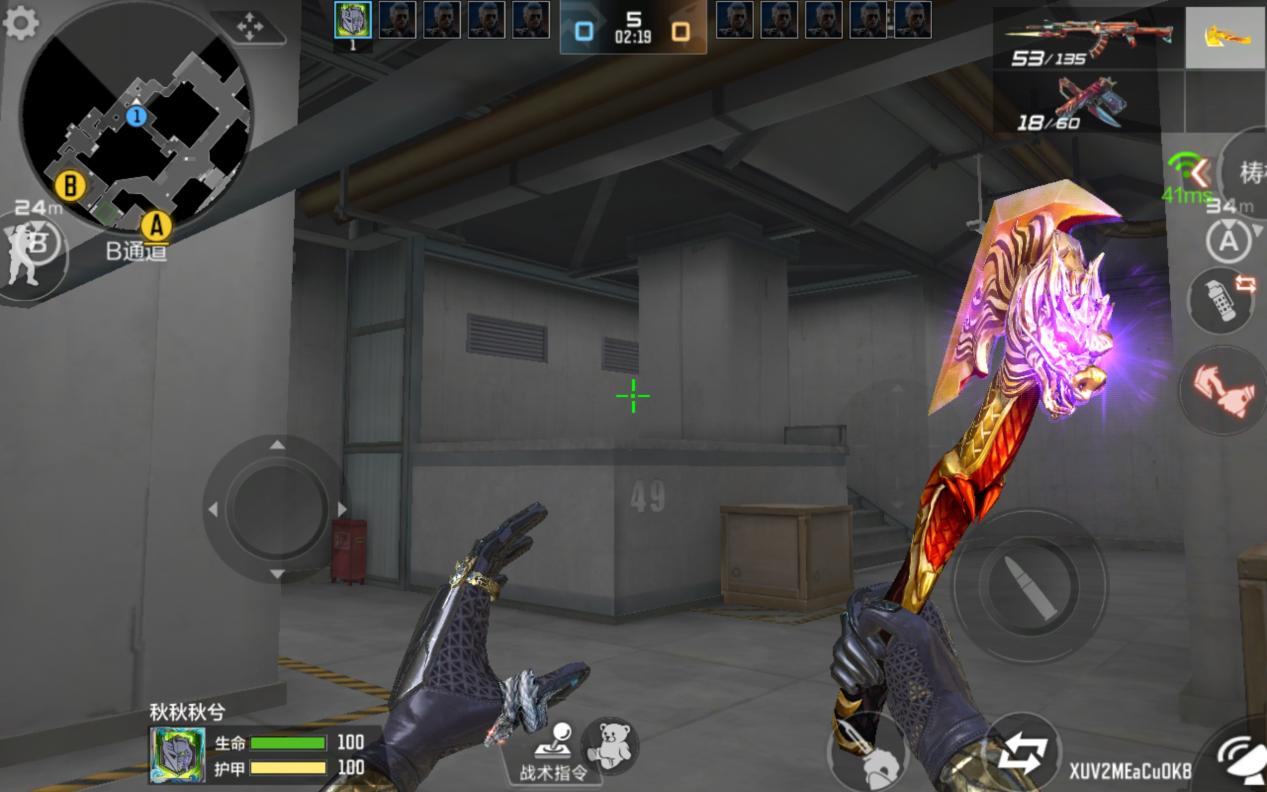The height and width of the screenshot is (792, 1267).
Task: Select the first teammate portrait in scoreboard
Action: click(x=352, y=20)
